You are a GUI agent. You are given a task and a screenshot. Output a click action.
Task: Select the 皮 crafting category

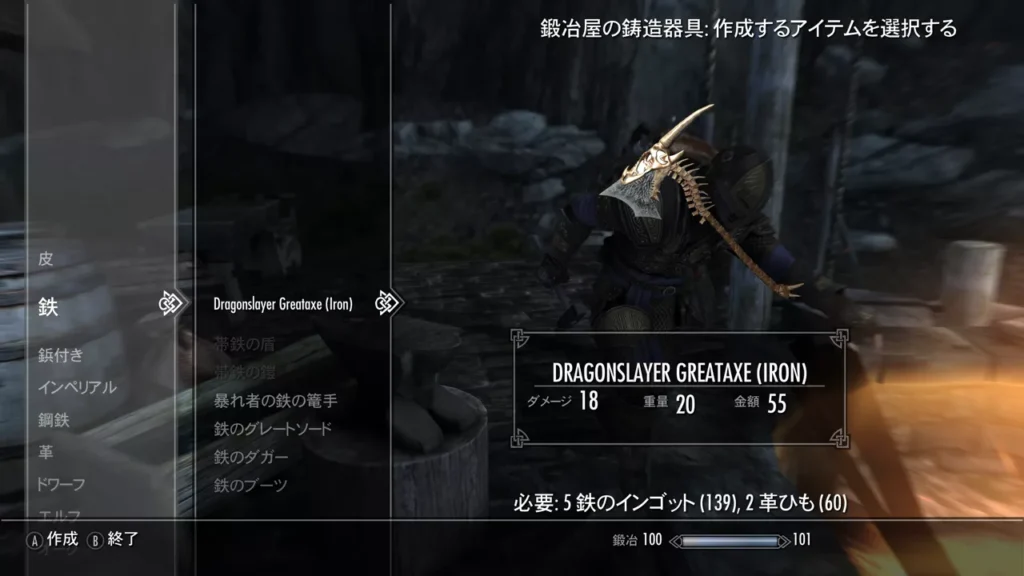[46, 259]
